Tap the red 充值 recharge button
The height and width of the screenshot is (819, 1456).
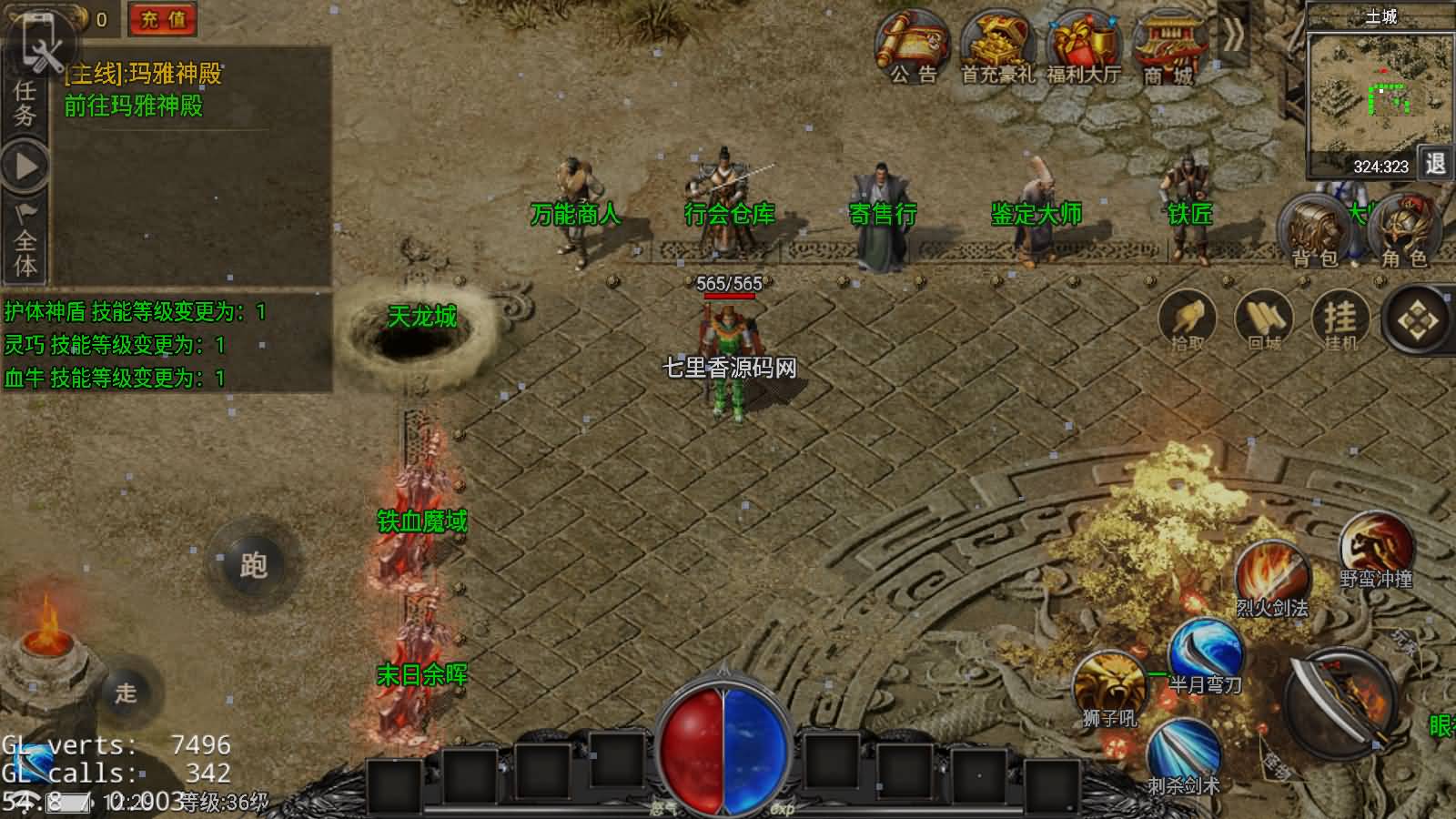(x=164, y=19)
